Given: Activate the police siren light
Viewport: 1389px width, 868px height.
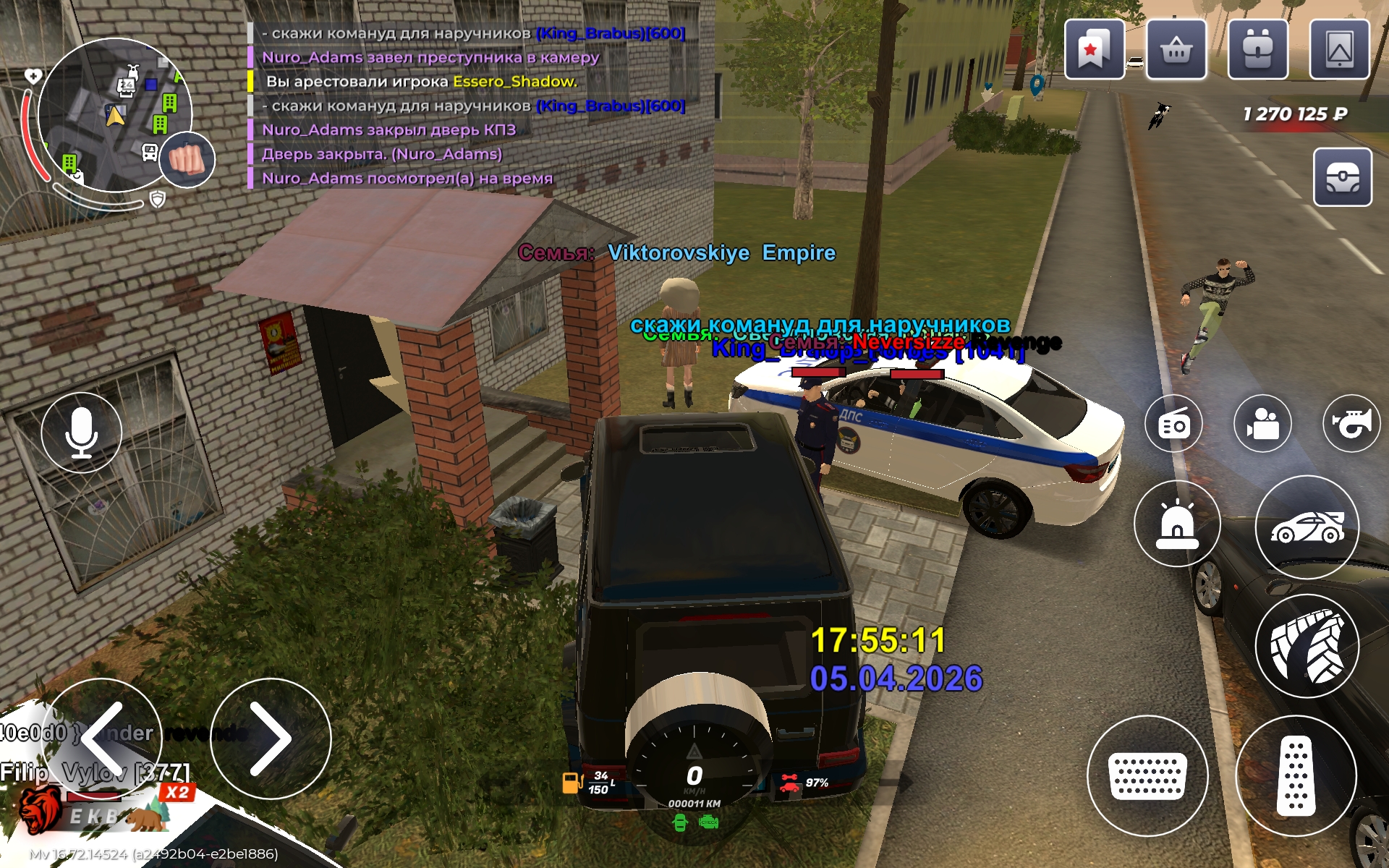Looking at the screenshot, I should 1177,524.
